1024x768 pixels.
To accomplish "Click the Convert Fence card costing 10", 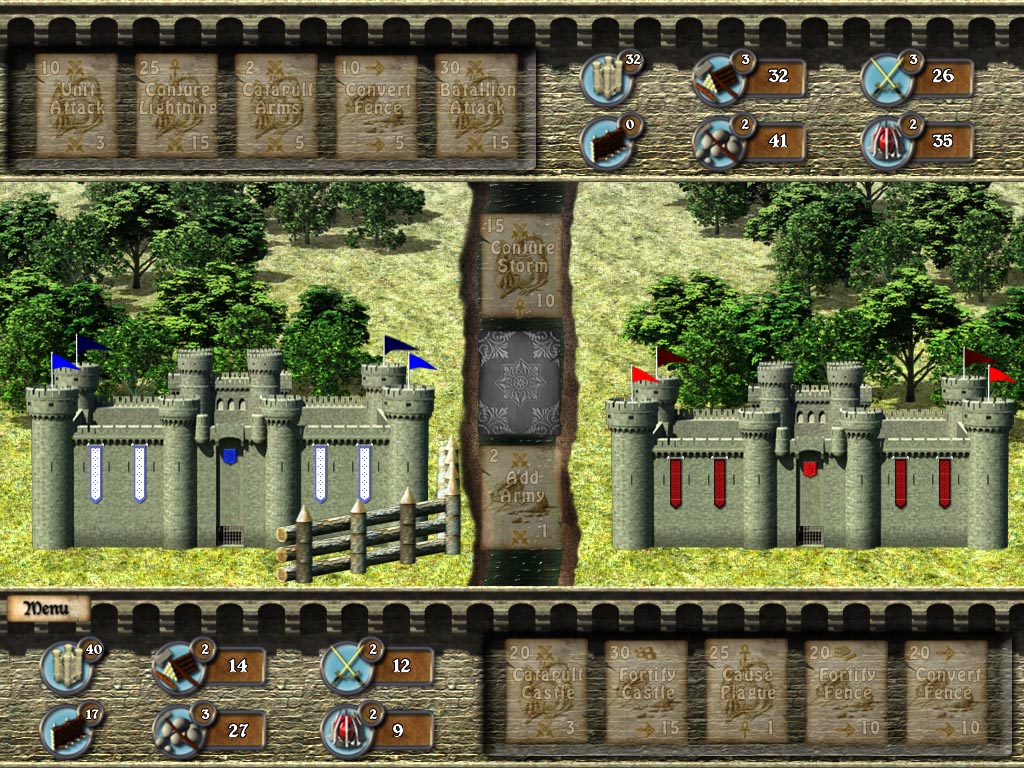I will (376, 105).
